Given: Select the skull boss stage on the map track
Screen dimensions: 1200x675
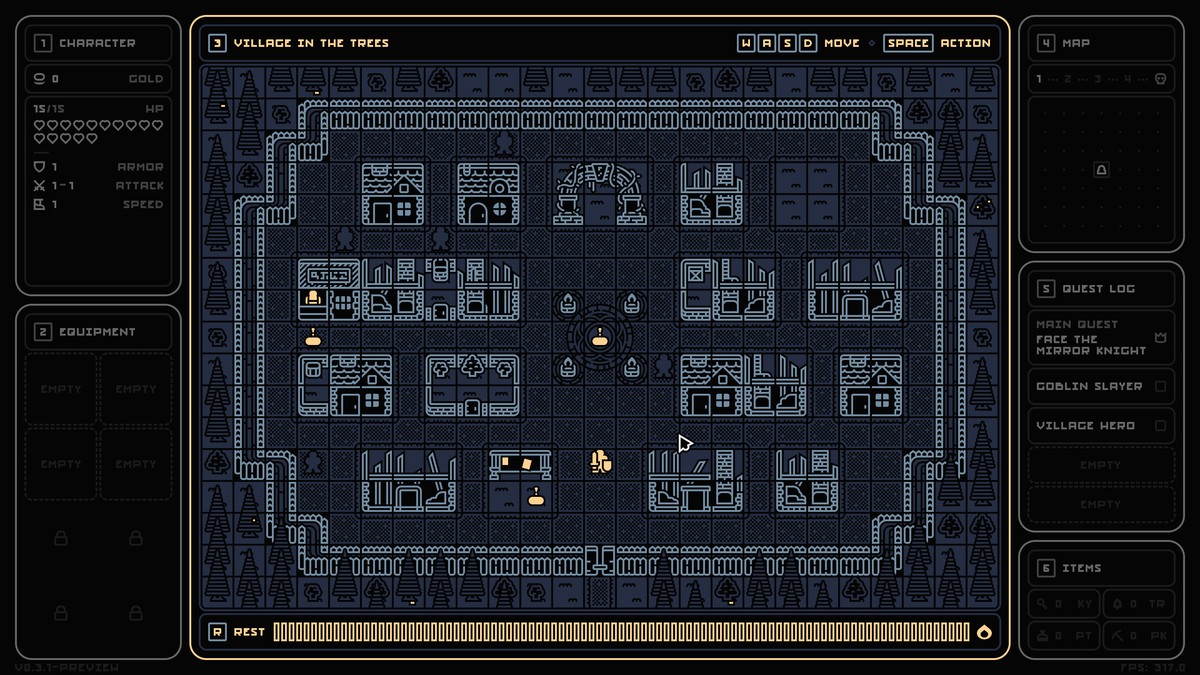Looking at the screenshot, I should point(1161,78).
